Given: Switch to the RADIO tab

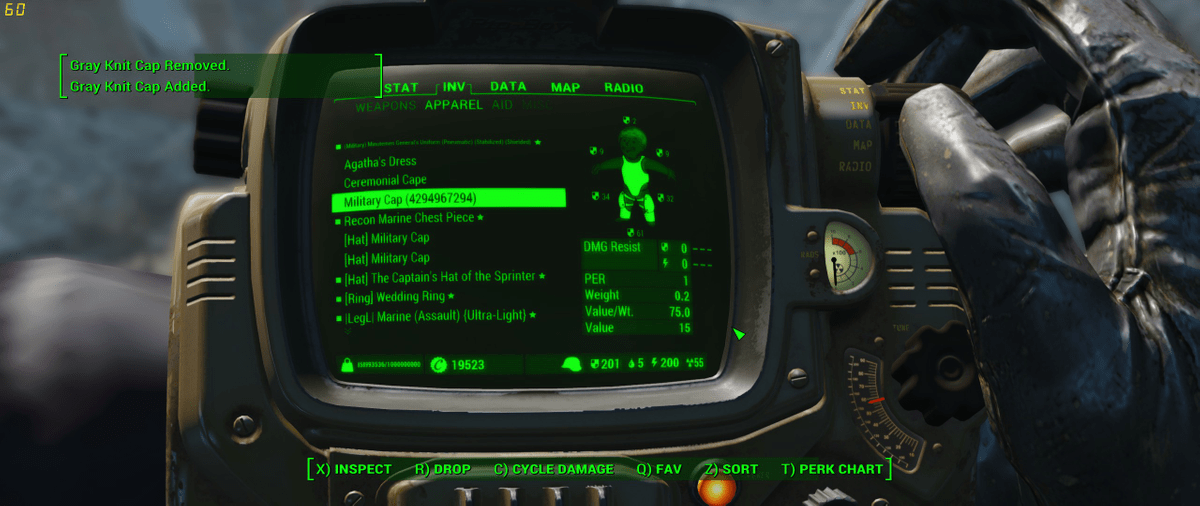Looking at the screenshot, I should pyautogui.click(x=623, y=88).
